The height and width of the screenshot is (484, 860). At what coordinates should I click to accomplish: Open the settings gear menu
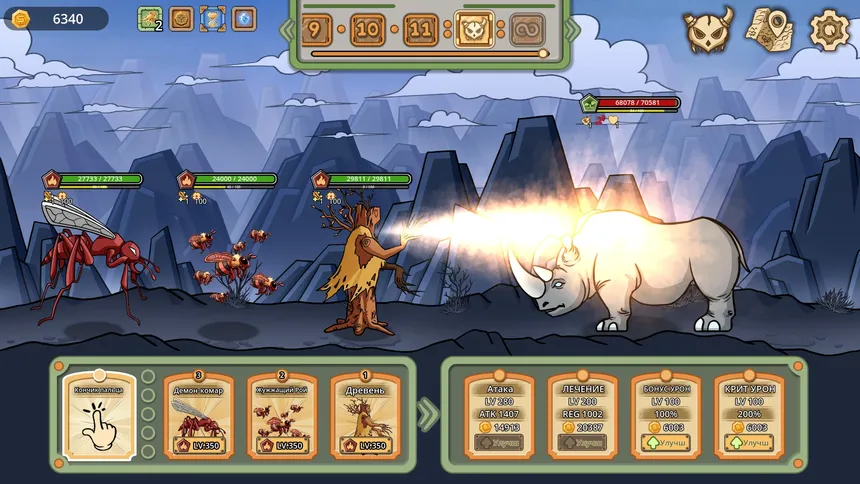click(x=829, y=30)
